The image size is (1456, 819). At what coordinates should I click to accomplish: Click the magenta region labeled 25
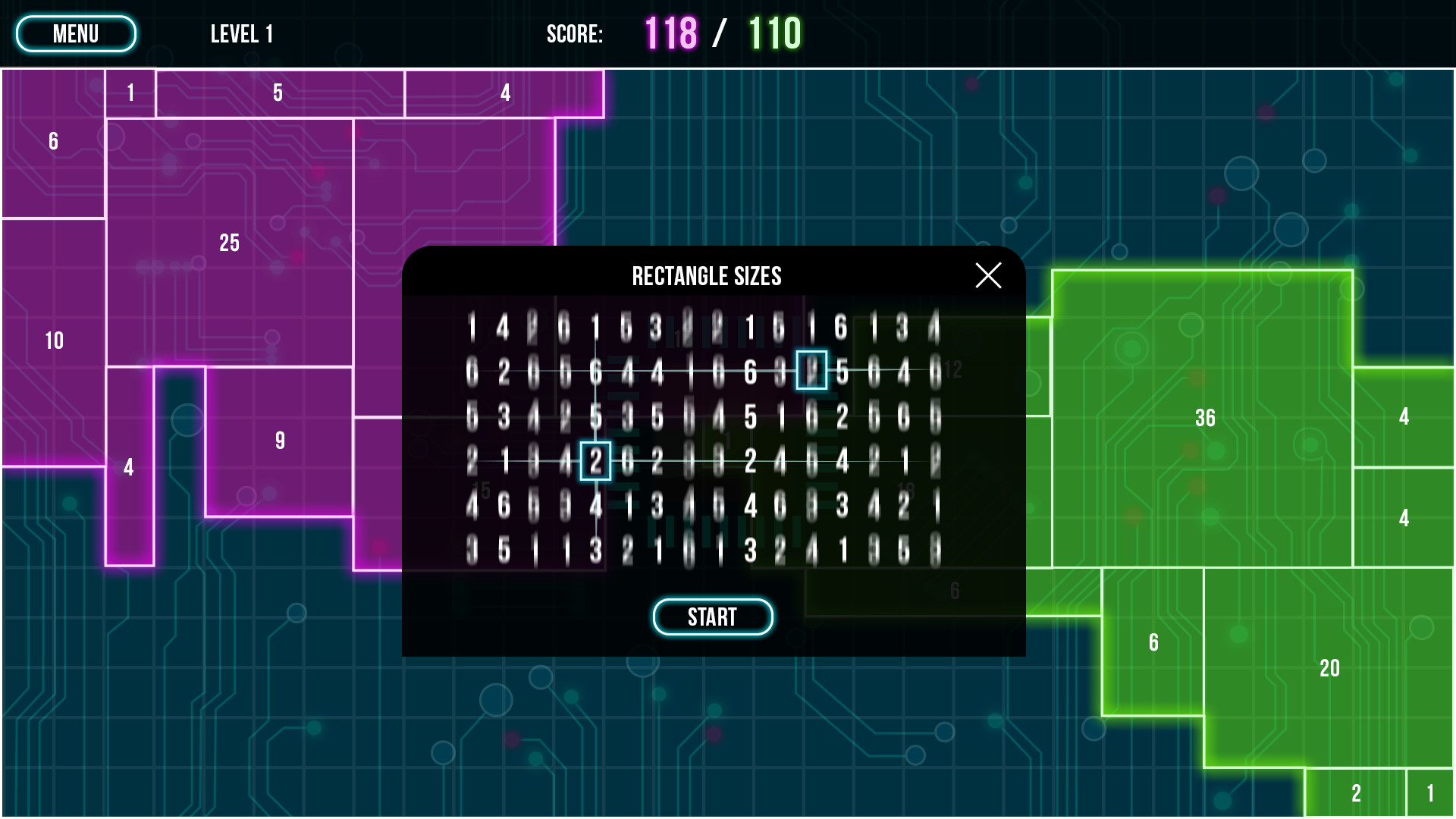coord(229,243)
